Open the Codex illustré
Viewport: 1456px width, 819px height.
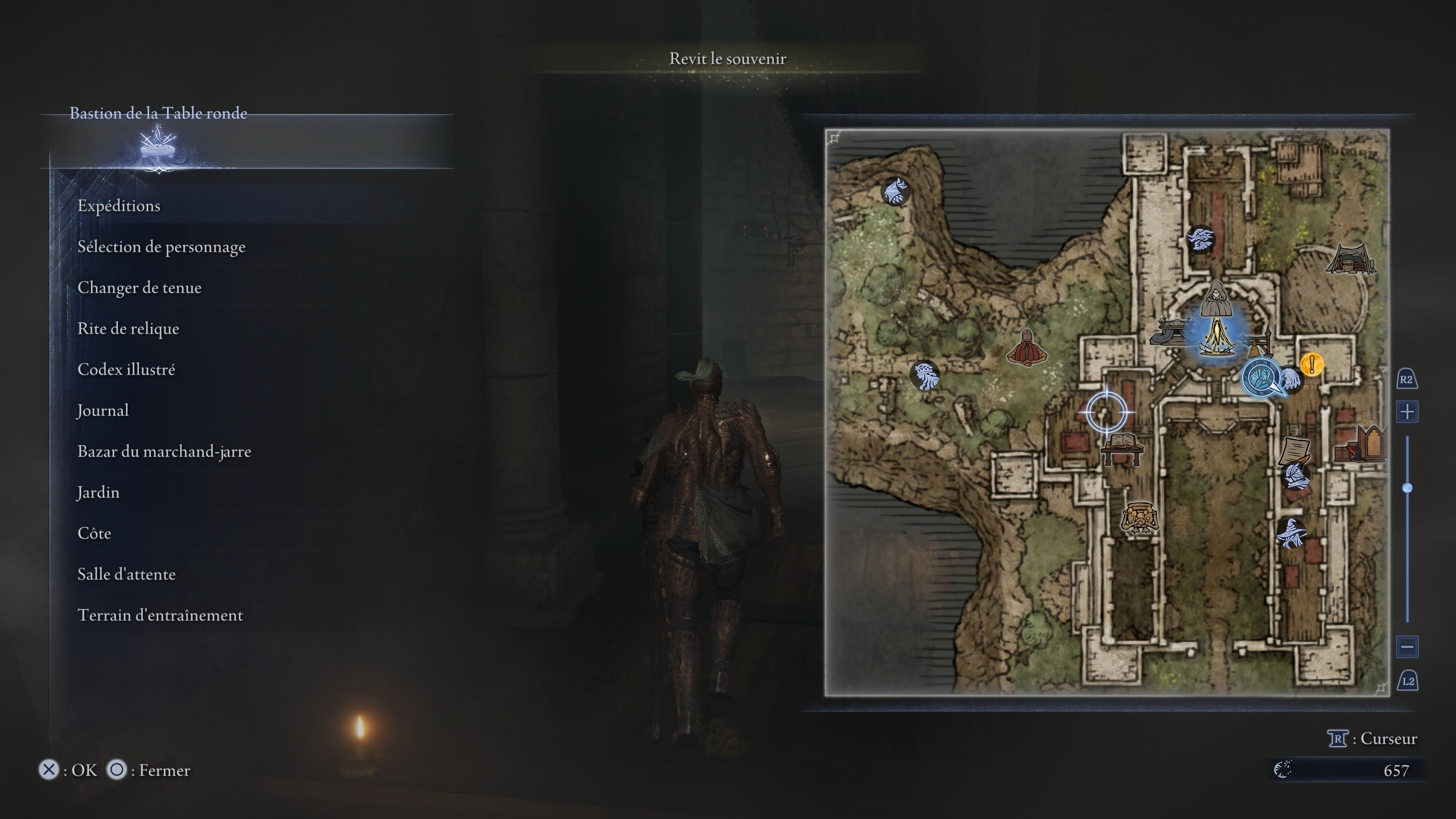126,370
